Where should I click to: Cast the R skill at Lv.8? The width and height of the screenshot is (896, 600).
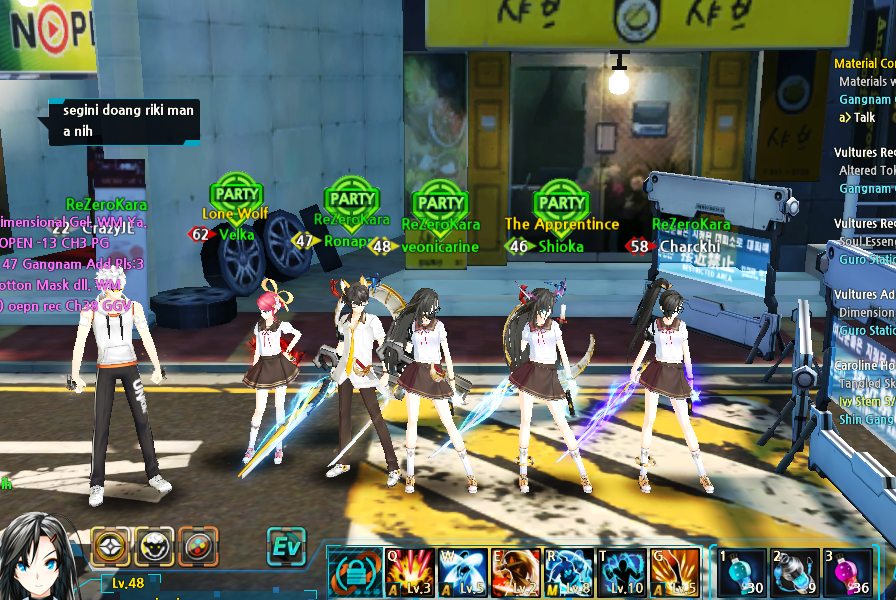[569, 572]
